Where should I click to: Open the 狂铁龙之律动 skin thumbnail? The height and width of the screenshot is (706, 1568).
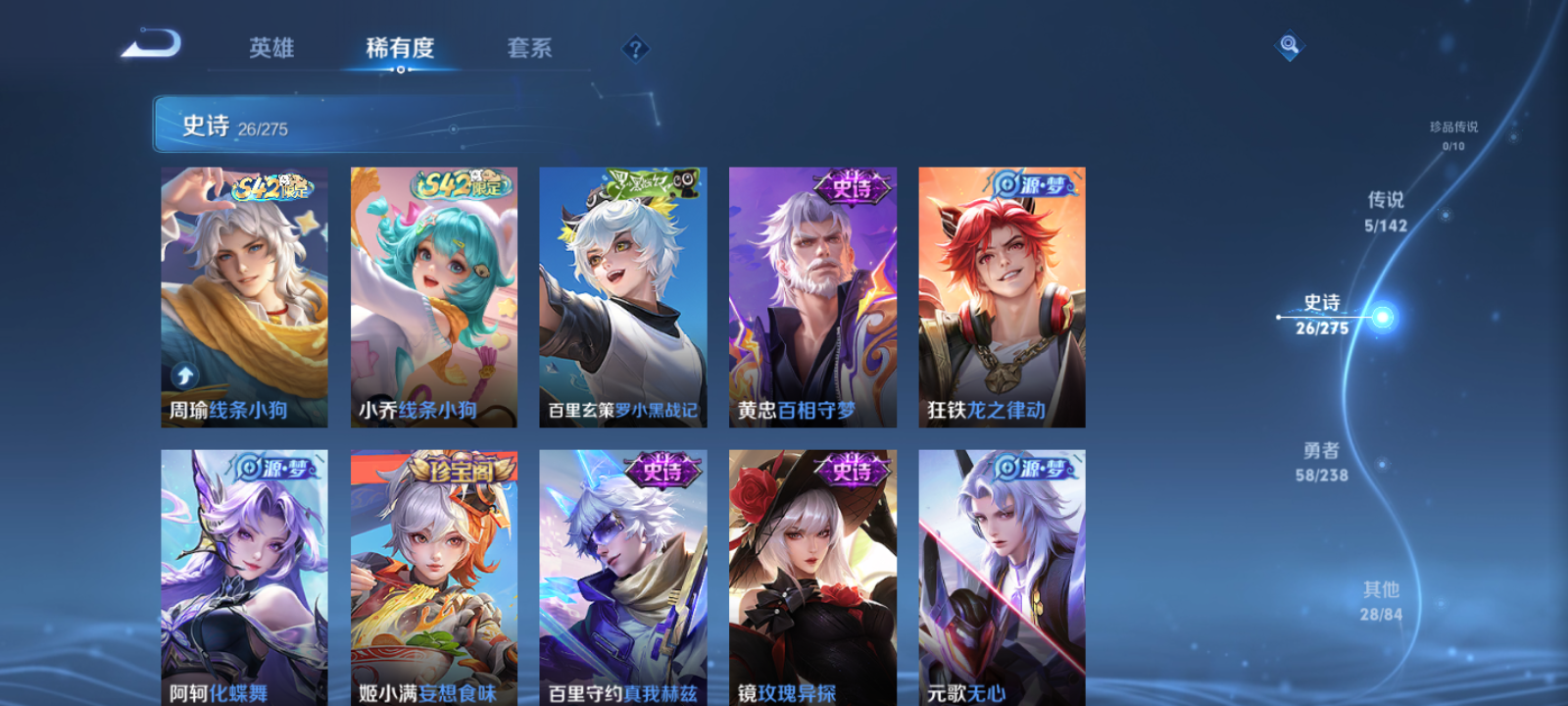(1002, 294)
